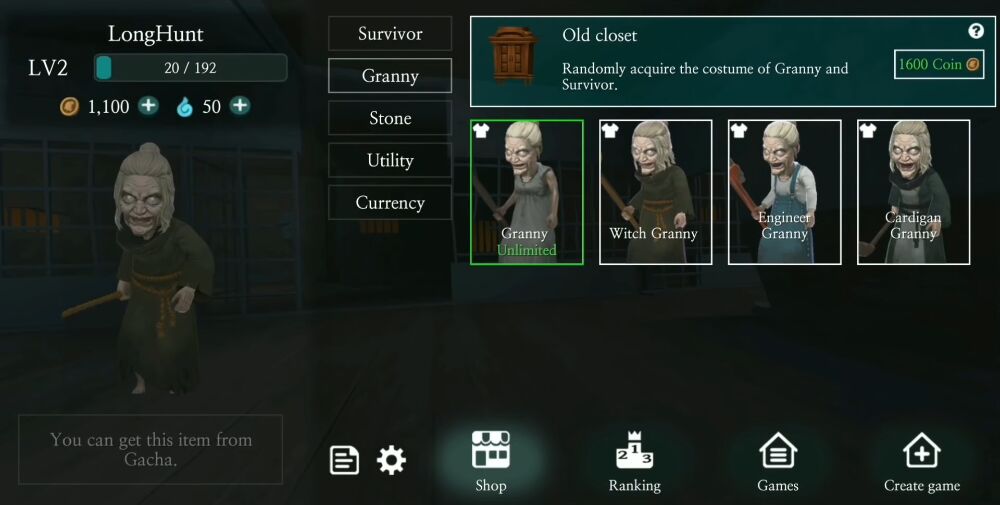Browse the Games list

pos(777,462)
